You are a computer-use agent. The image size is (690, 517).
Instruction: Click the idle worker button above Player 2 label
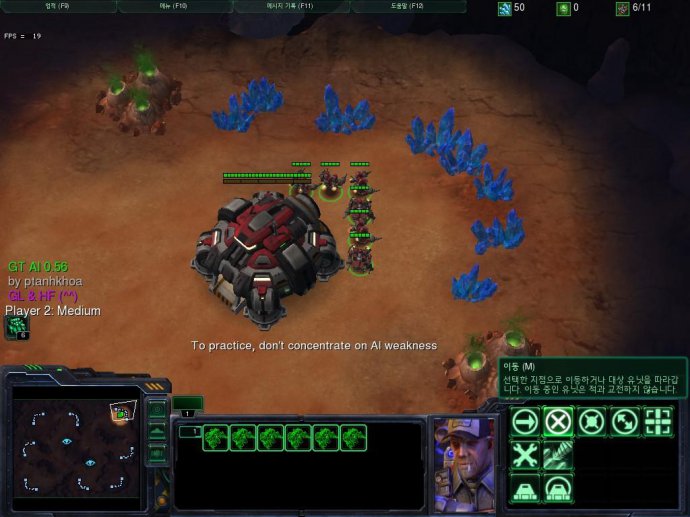pos(17,327)
